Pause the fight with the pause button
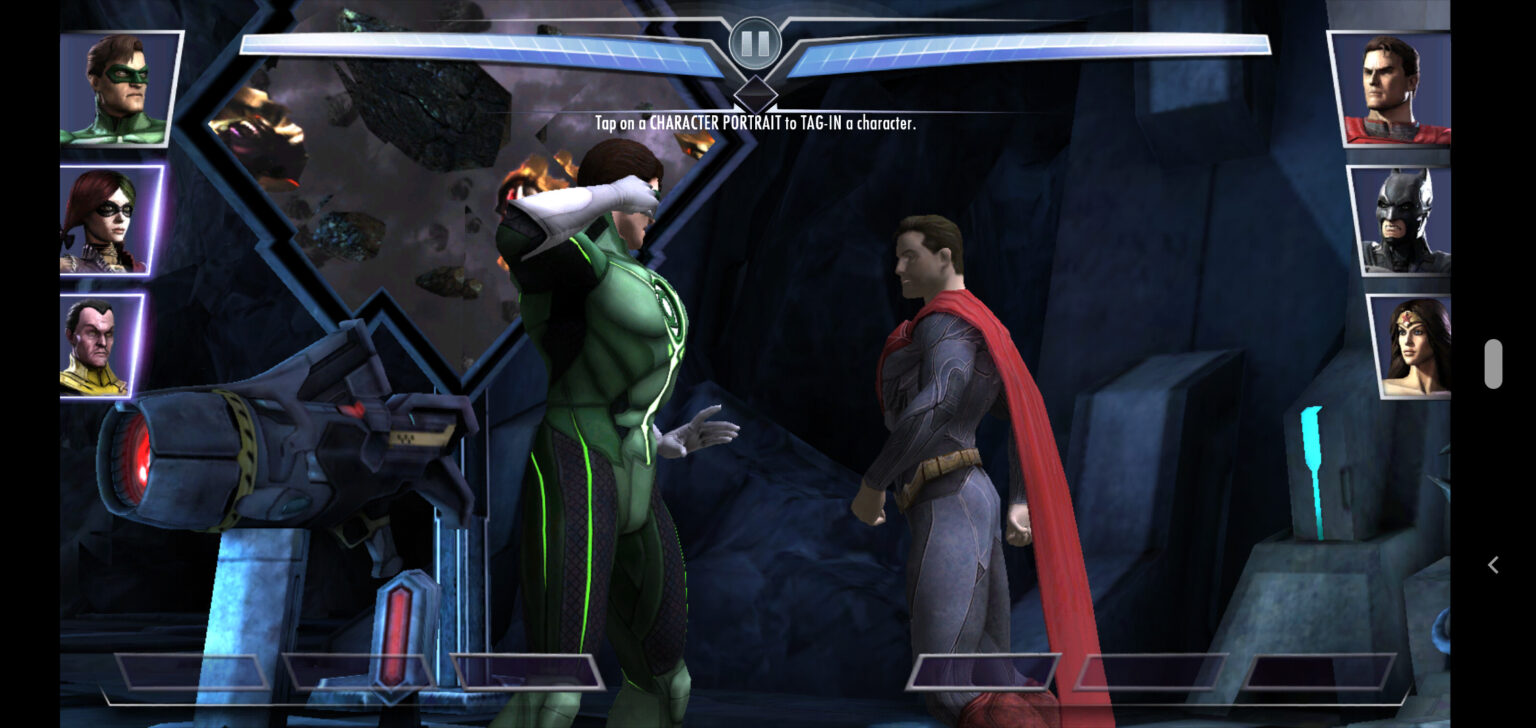The width and height of the screenshot is (1536, 728). click(755, 44)
